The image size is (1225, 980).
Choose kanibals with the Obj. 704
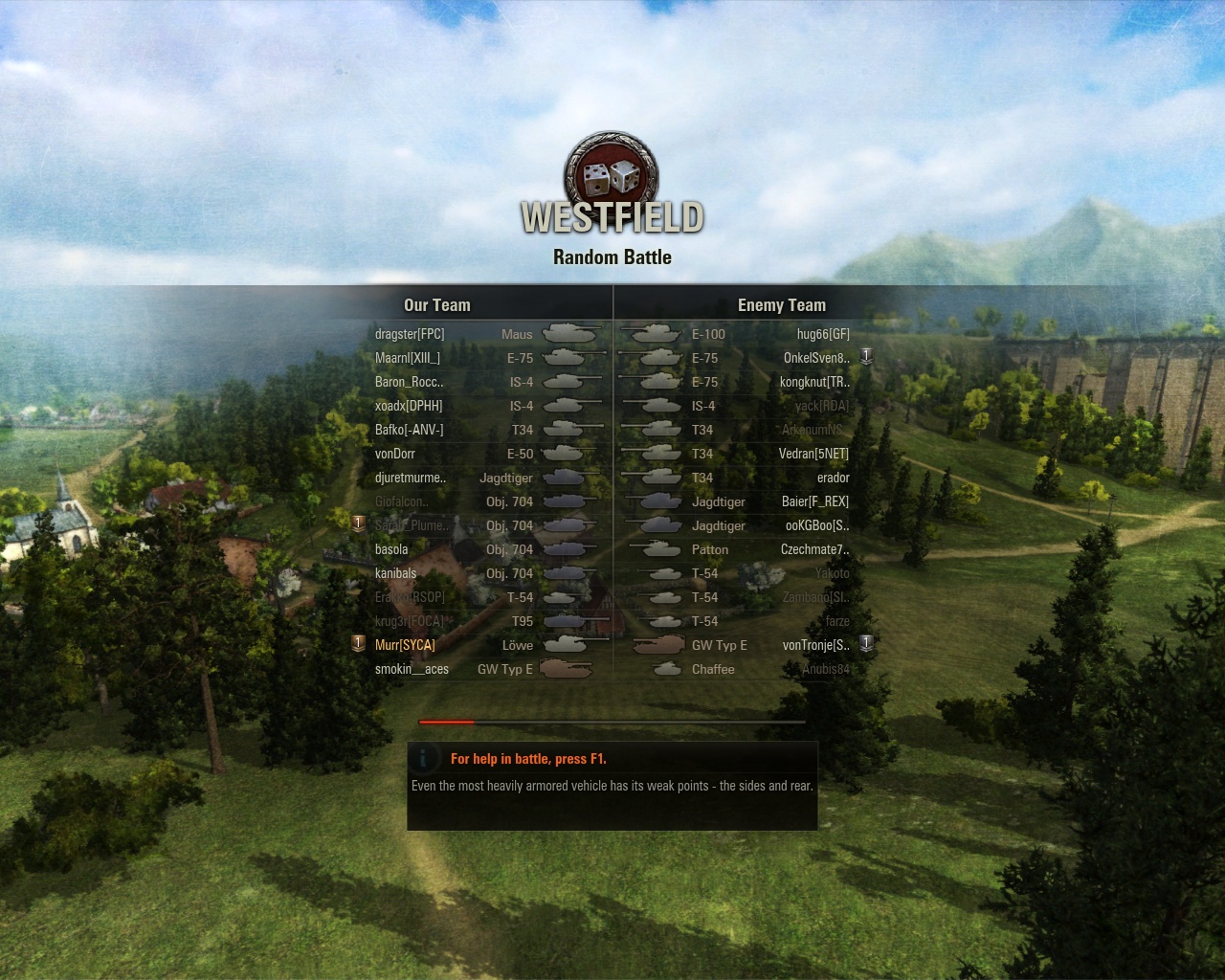click(x=396, y=573)
